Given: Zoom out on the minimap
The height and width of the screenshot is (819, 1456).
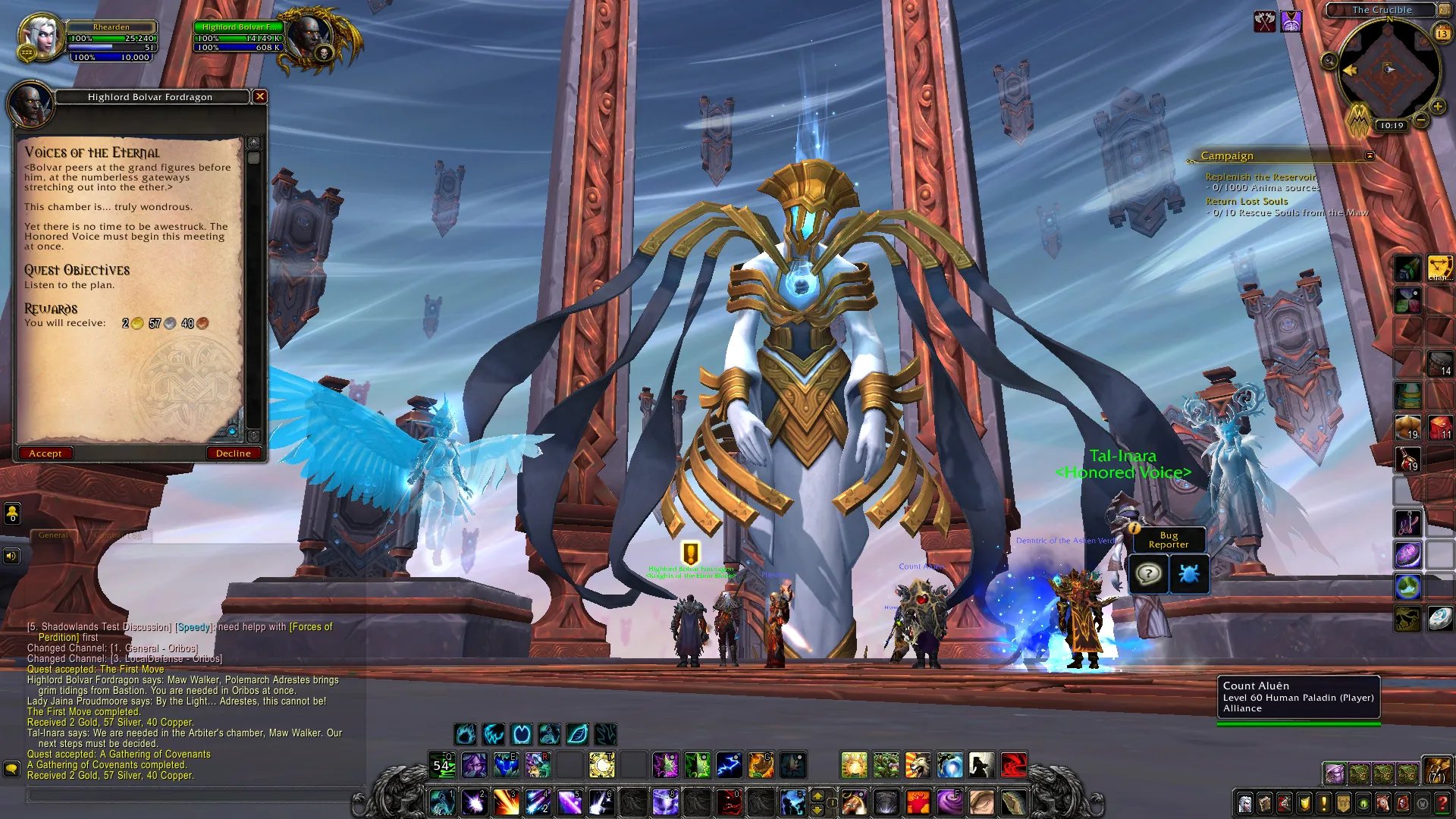Looking at the screenshot, I should (1421, 121).
